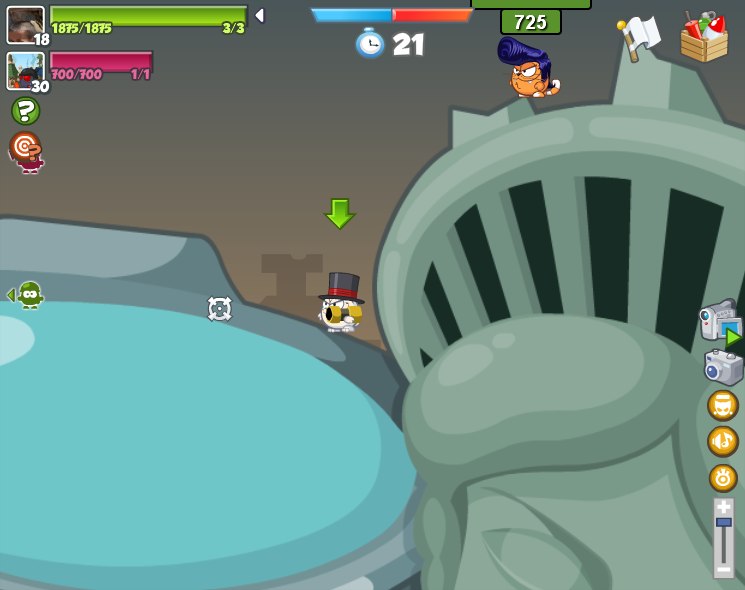This screenshot has height=590, width=745.
Task: Click the video camera replay icon
Action: click(719, 322)
